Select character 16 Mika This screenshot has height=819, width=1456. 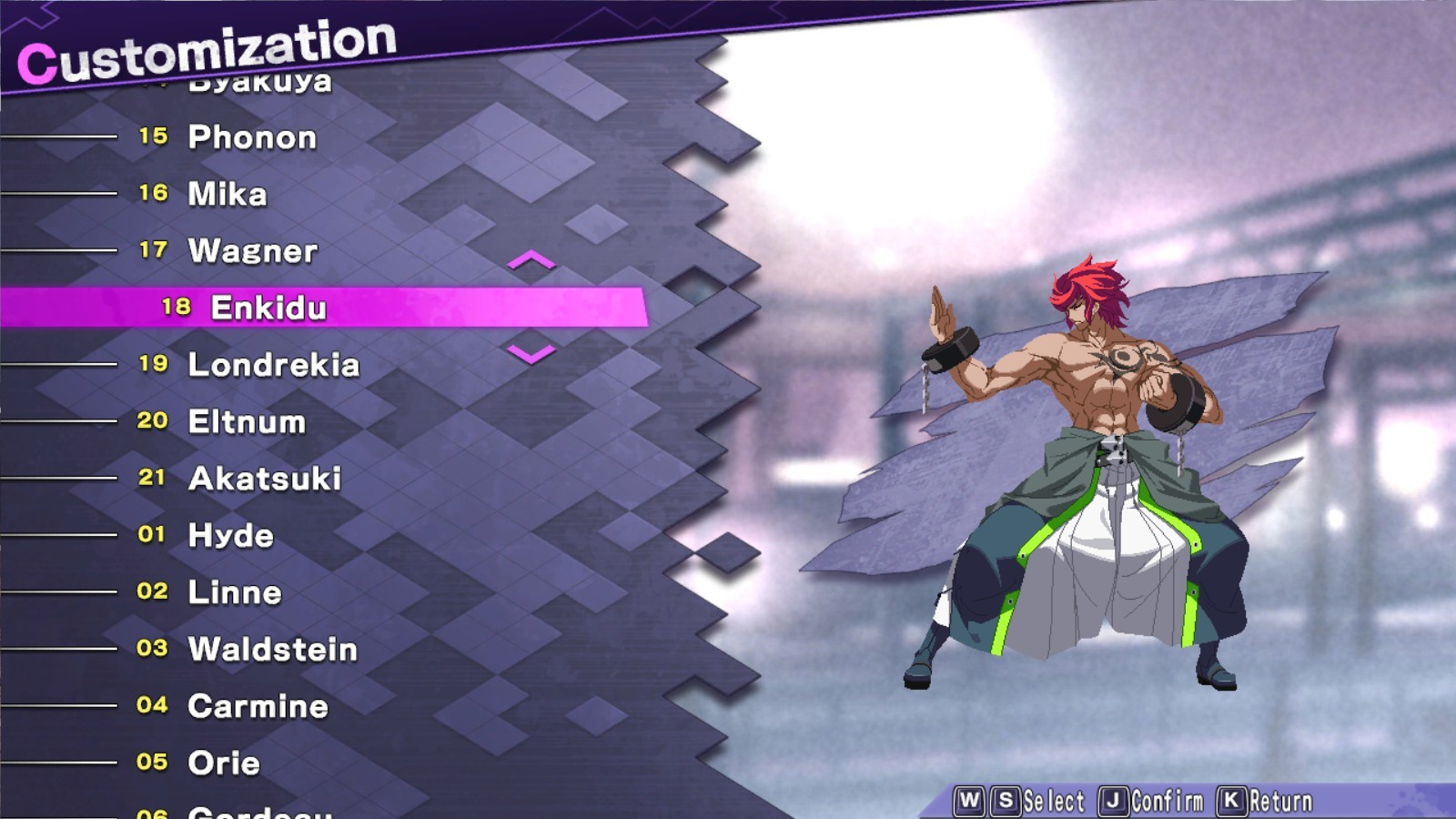point(227,194)
